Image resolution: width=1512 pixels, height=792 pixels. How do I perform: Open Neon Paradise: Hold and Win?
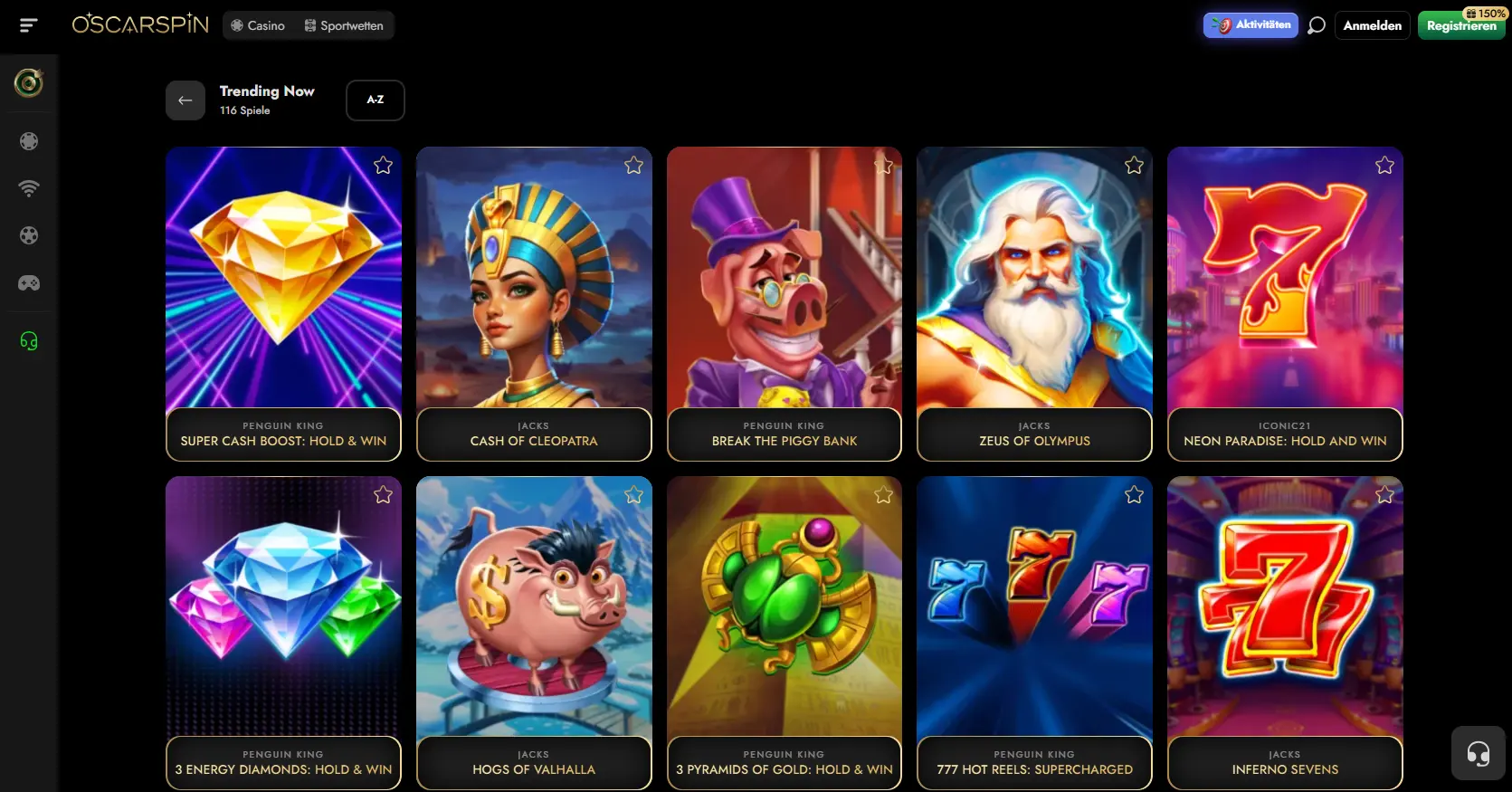coord(1285,290)
